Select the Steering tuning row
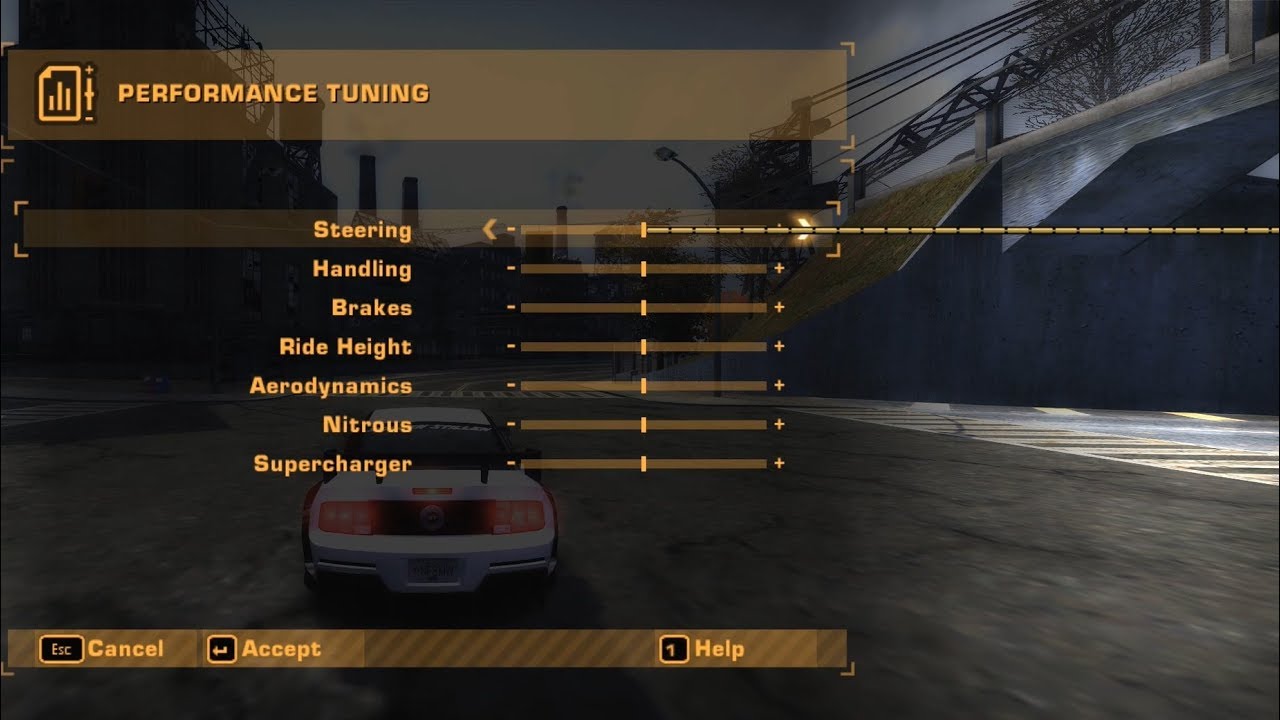This screenshot has height=720, width=1280. [362, 230]
